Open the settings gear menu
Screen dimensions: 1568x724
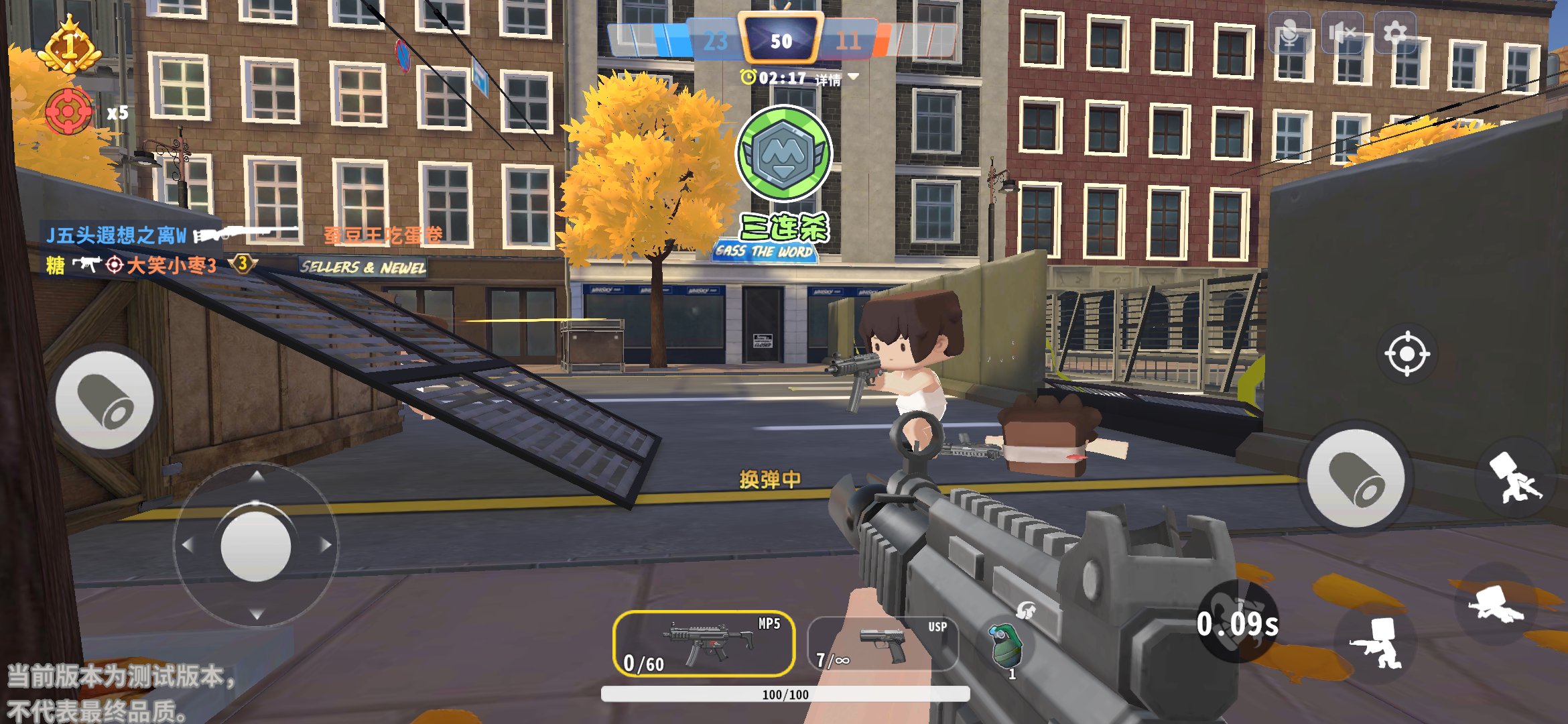[x=1395, y=33]
